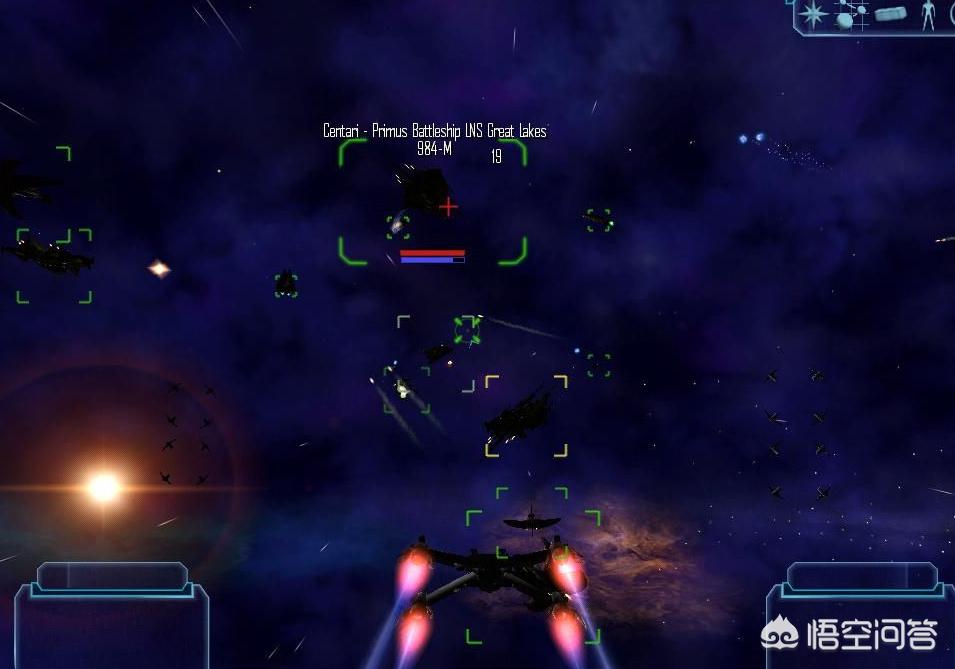Viewport: 955px width, 669px height.
Task: Open the star-shaped navigation icon
Action: click(x=814, y=14)
